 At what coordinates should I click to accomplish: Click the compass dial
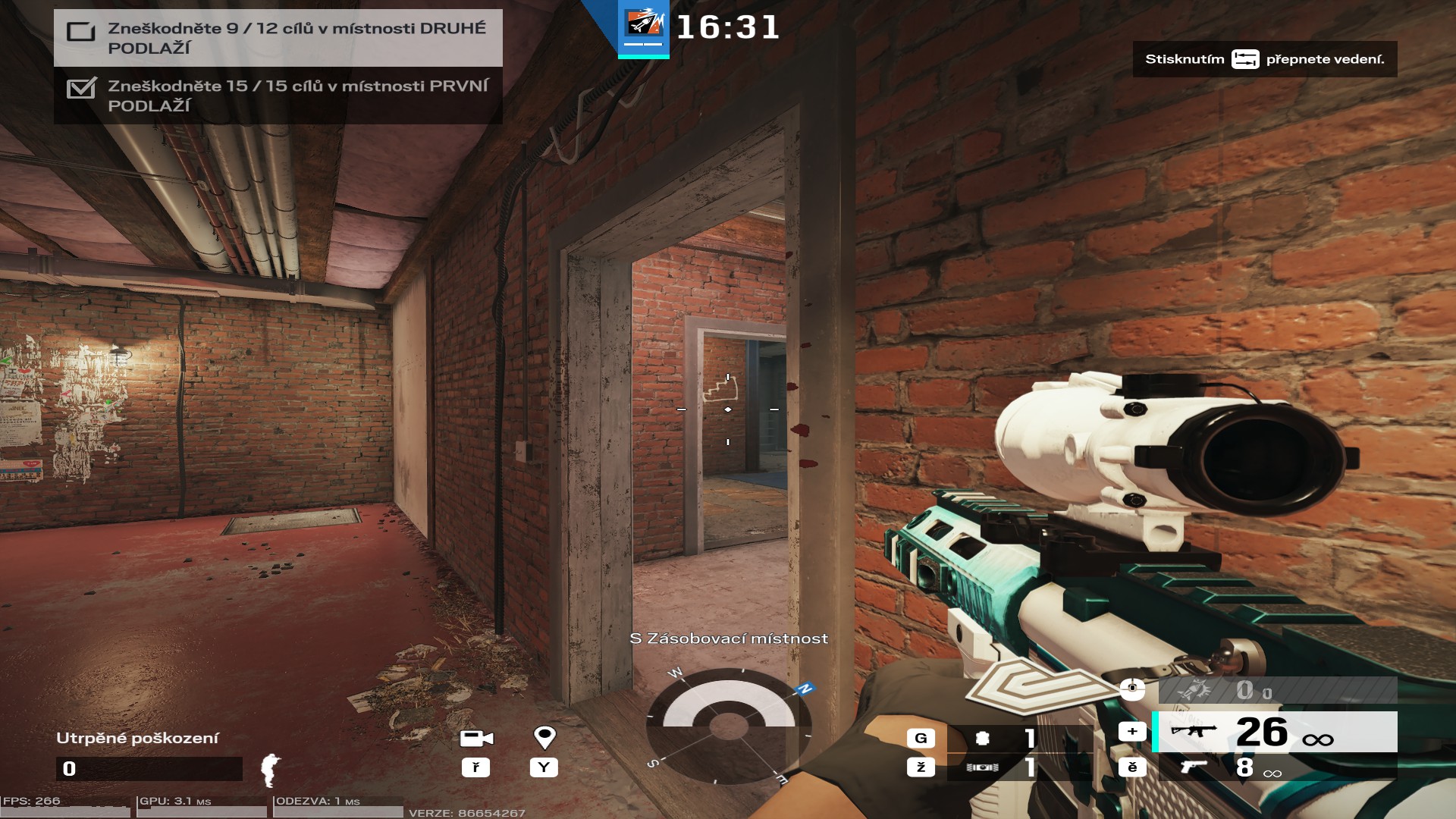pyautogui.click(x=728, y=726)
